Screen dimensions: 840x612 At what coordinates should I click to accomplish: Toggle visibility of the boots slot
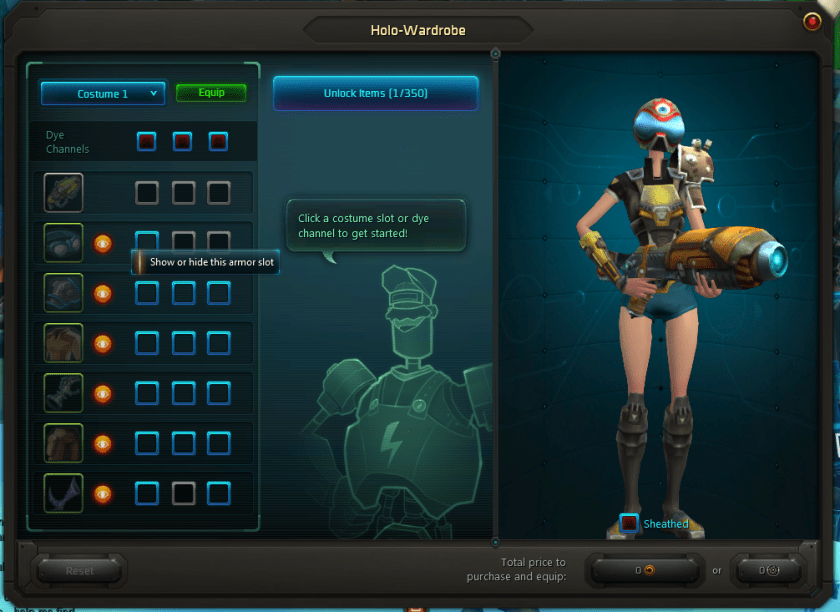tap(102, 493)
